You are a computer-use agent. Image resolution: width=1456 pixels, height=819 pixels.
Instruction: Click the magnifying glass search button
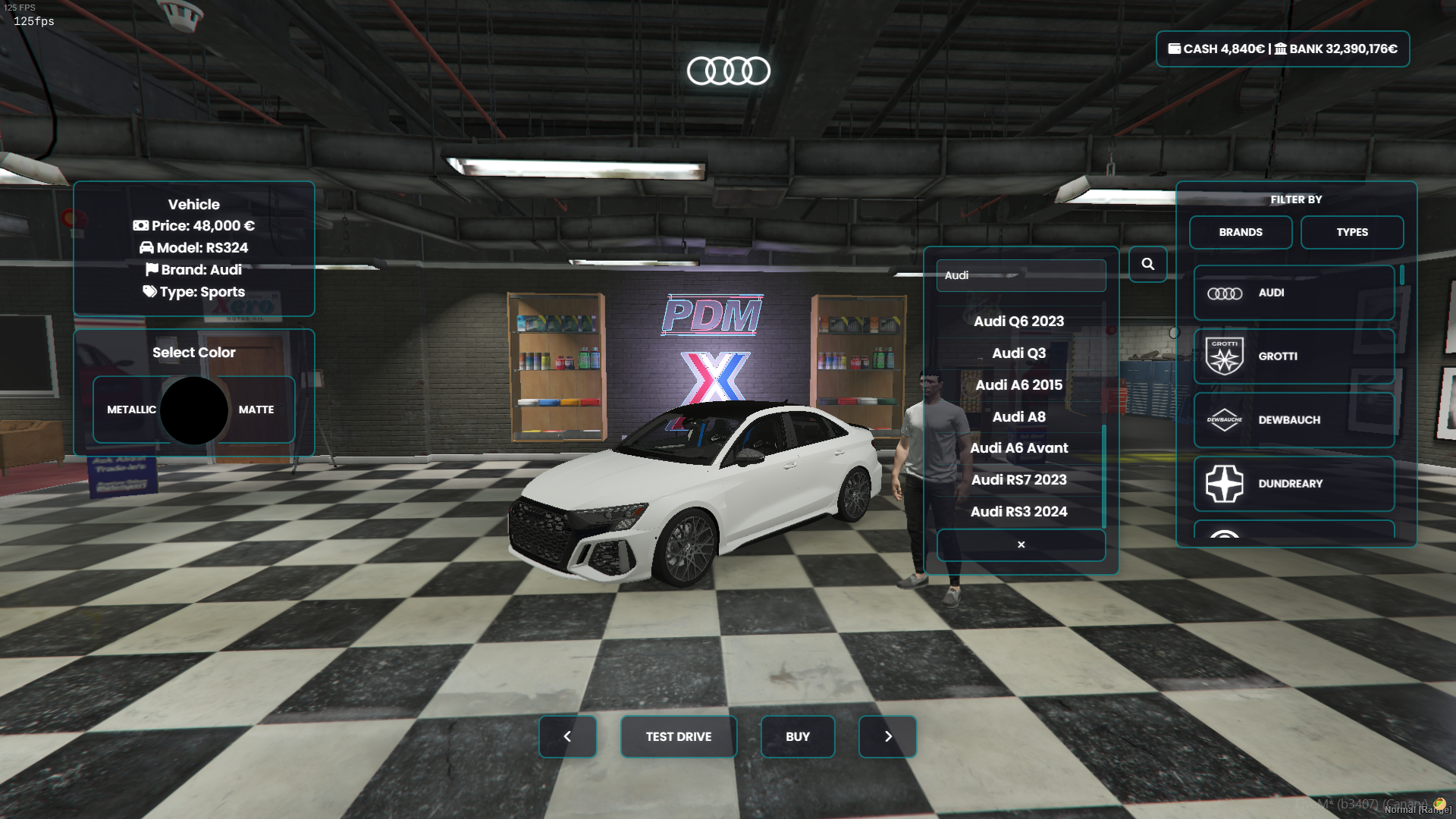click(1147, 264)
